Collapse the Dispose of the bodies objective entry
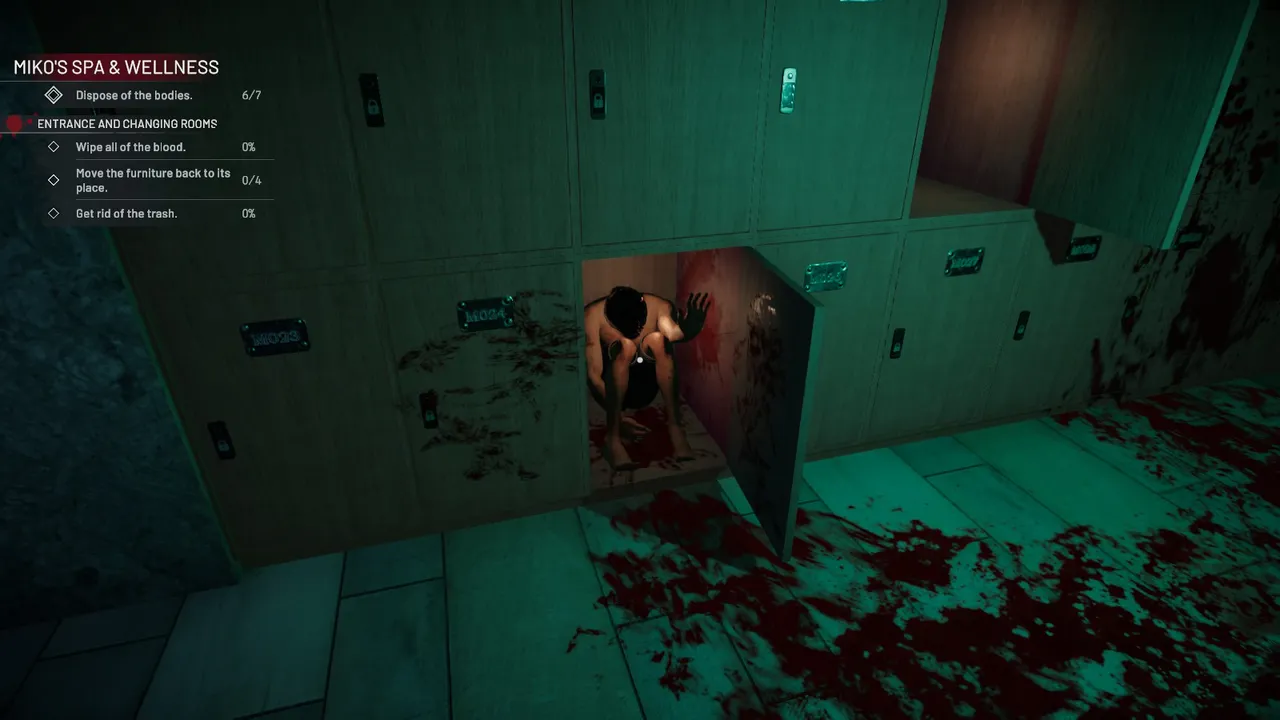1280x720 pixels. (x=54, y=95)
